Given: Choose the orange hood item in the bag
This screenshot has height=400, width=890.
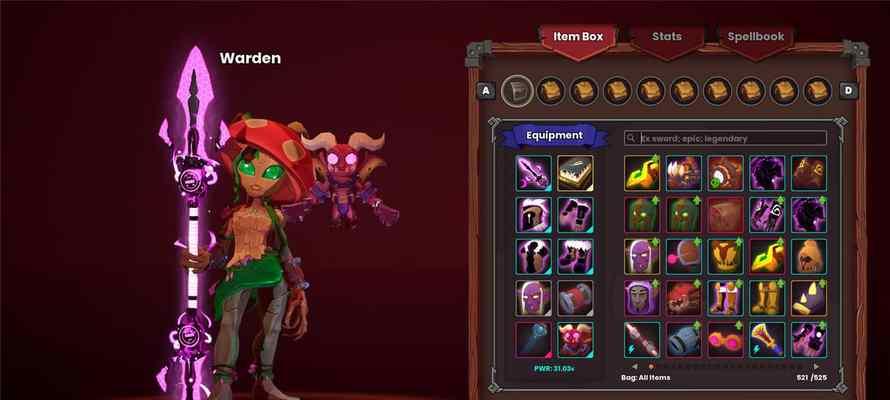Looking at the screenshot, I should (808, 255).
